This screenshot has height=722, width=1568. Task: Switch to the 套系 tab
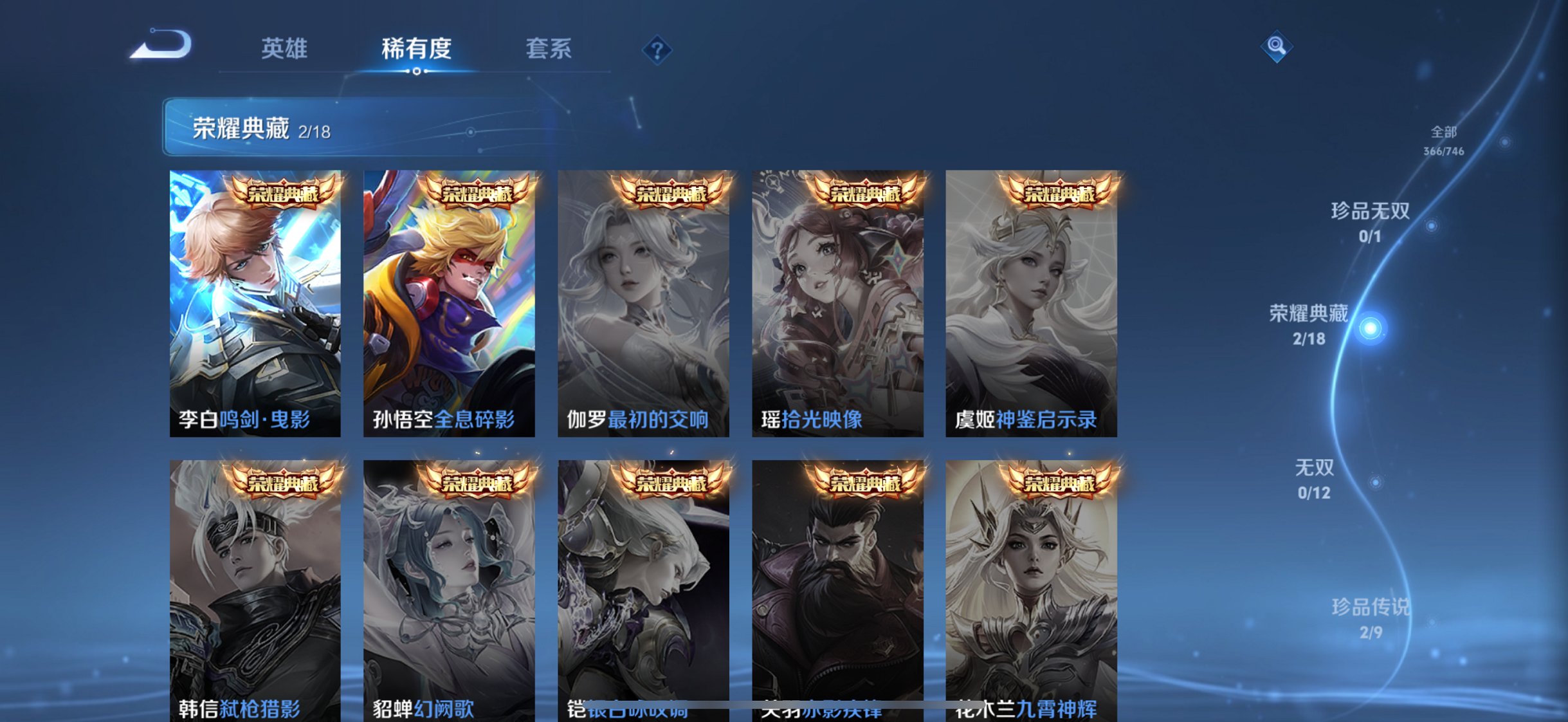pyautogui.click(x=550, y=48)
